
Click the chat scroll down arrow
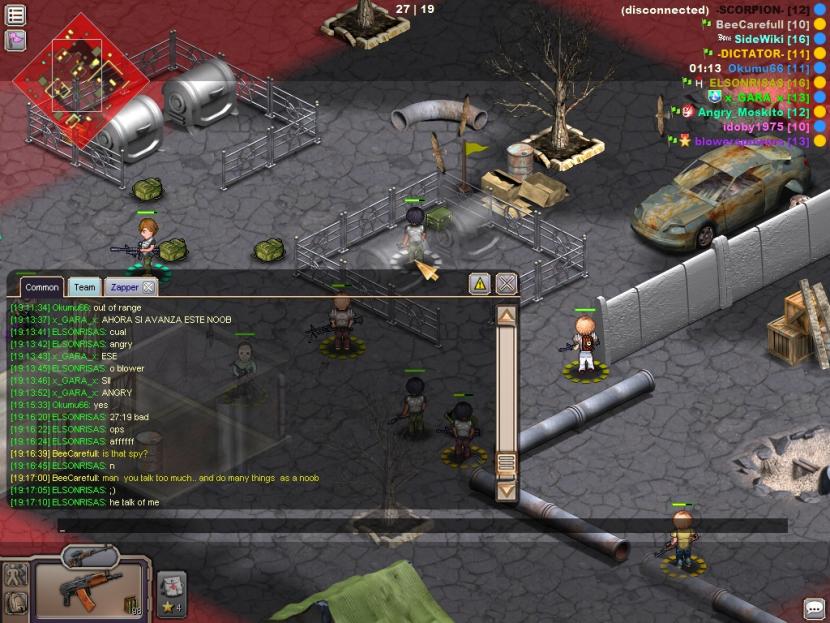pos(506,490)
